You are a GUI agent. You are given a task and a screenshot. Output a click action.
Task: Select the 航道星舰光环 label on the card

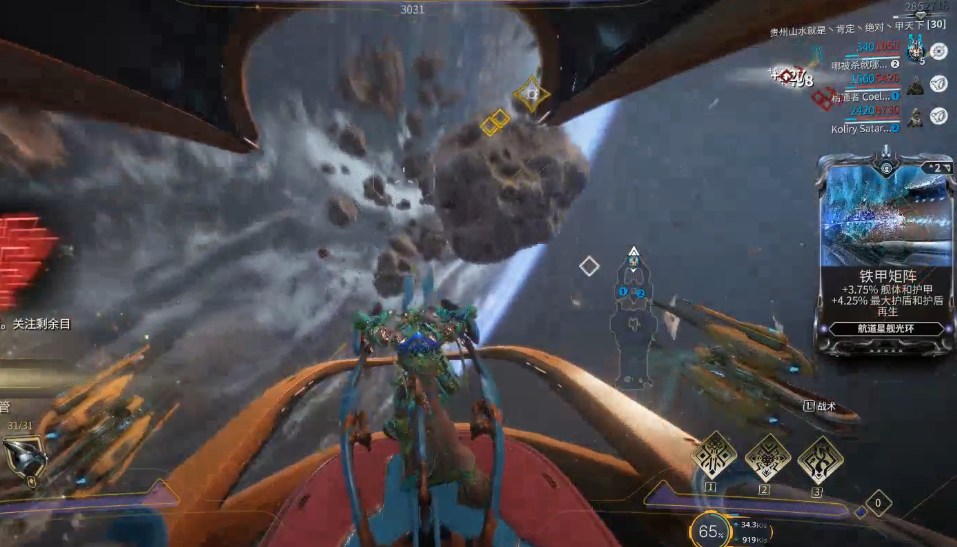(886, 328)
